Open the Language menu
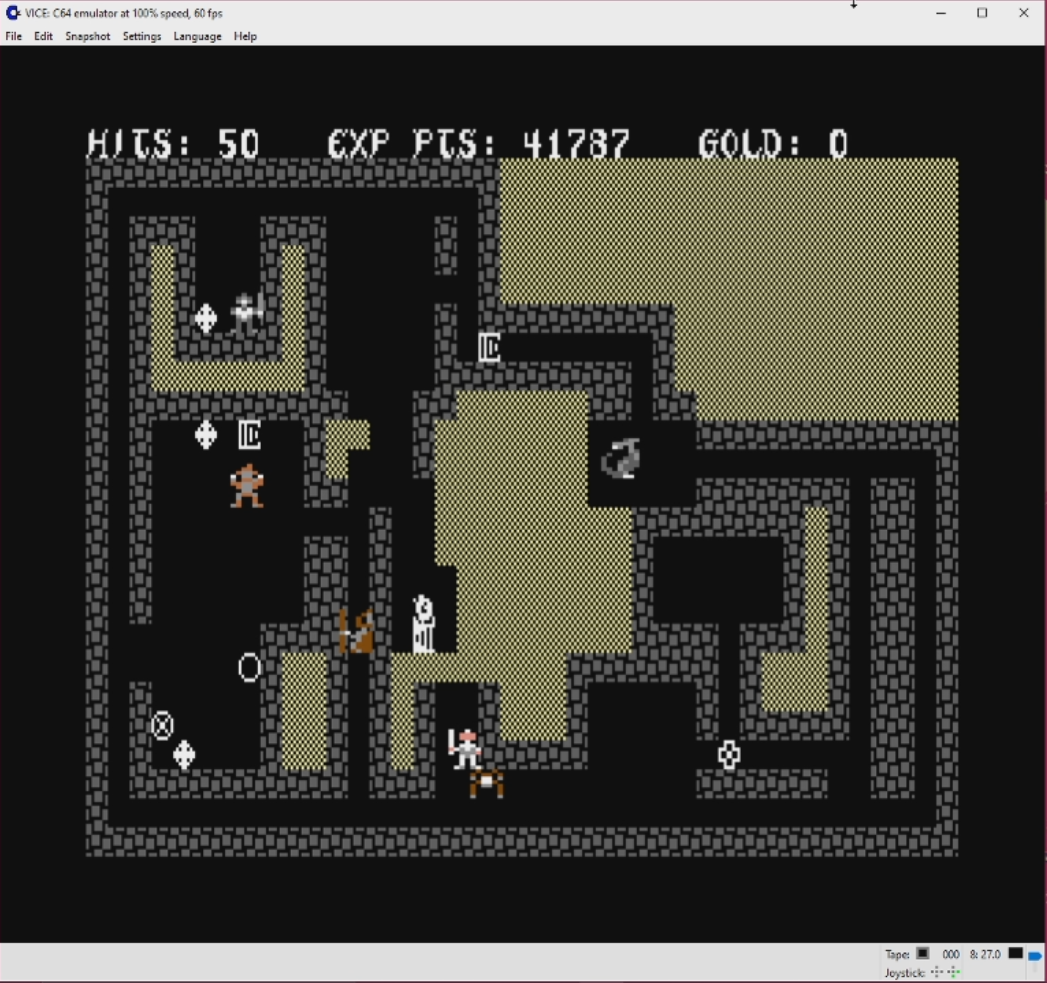The image size is (1047, 983). [197, 36]
